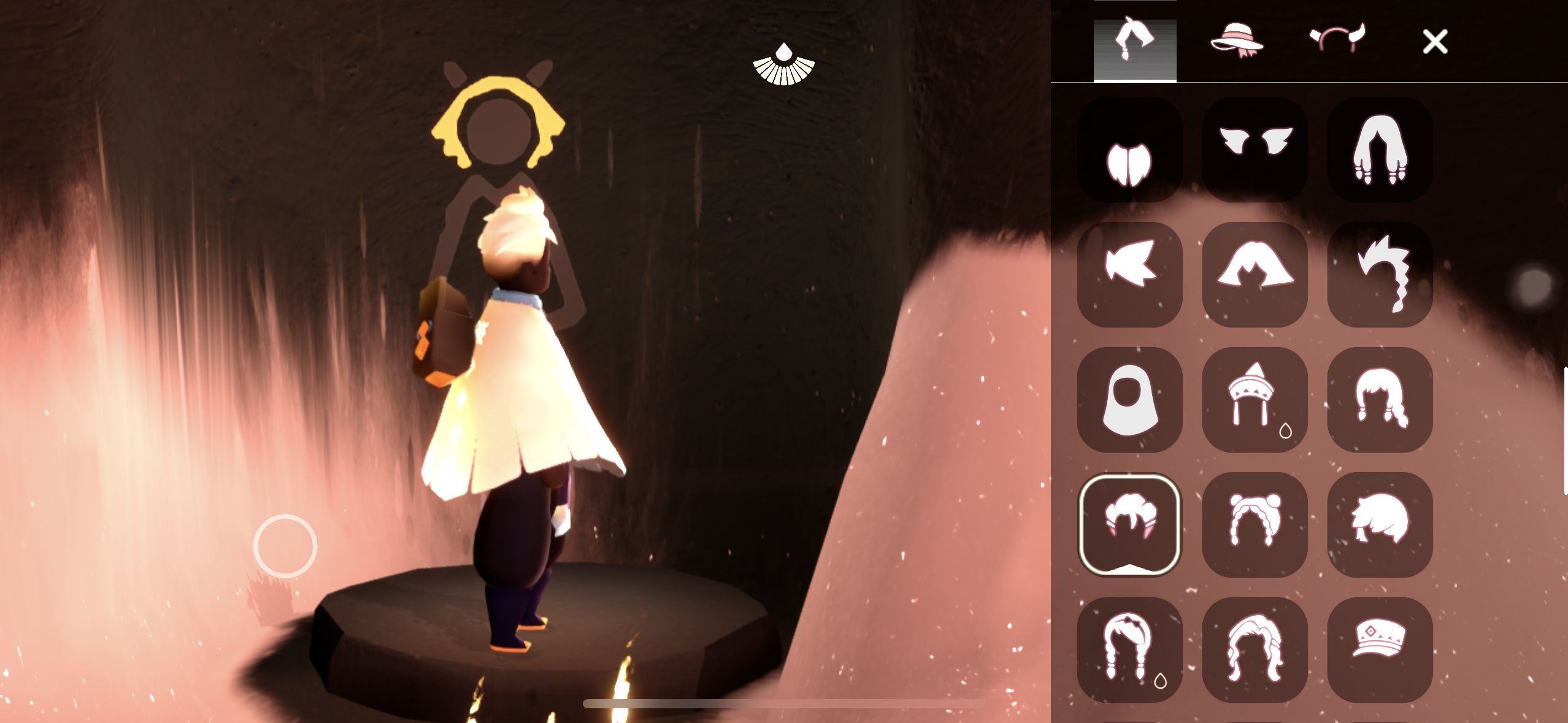Viewport: 1568px width, 723px height.
Task: Close the hair selection panel
Action: (1435, 42)
